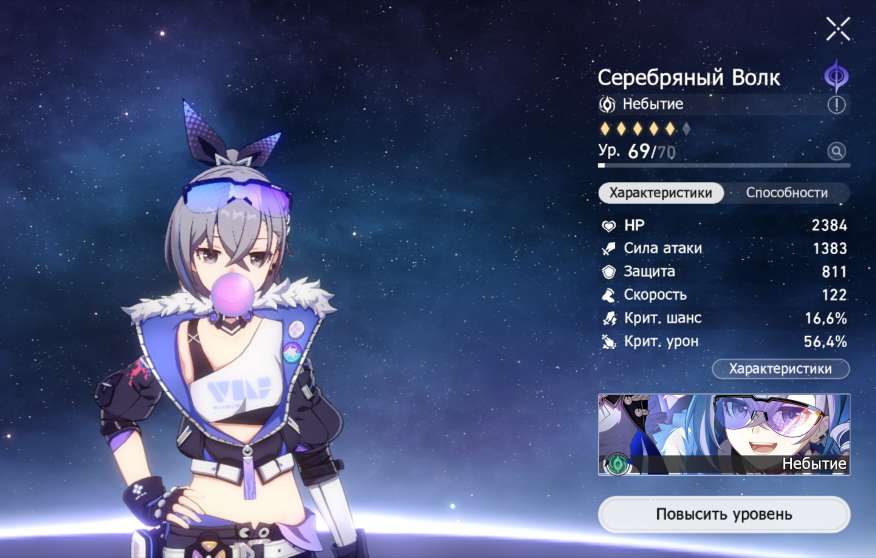Show the Небытие path info icon
This screenshot has width=876, height=558.
(x=837, y=104)
